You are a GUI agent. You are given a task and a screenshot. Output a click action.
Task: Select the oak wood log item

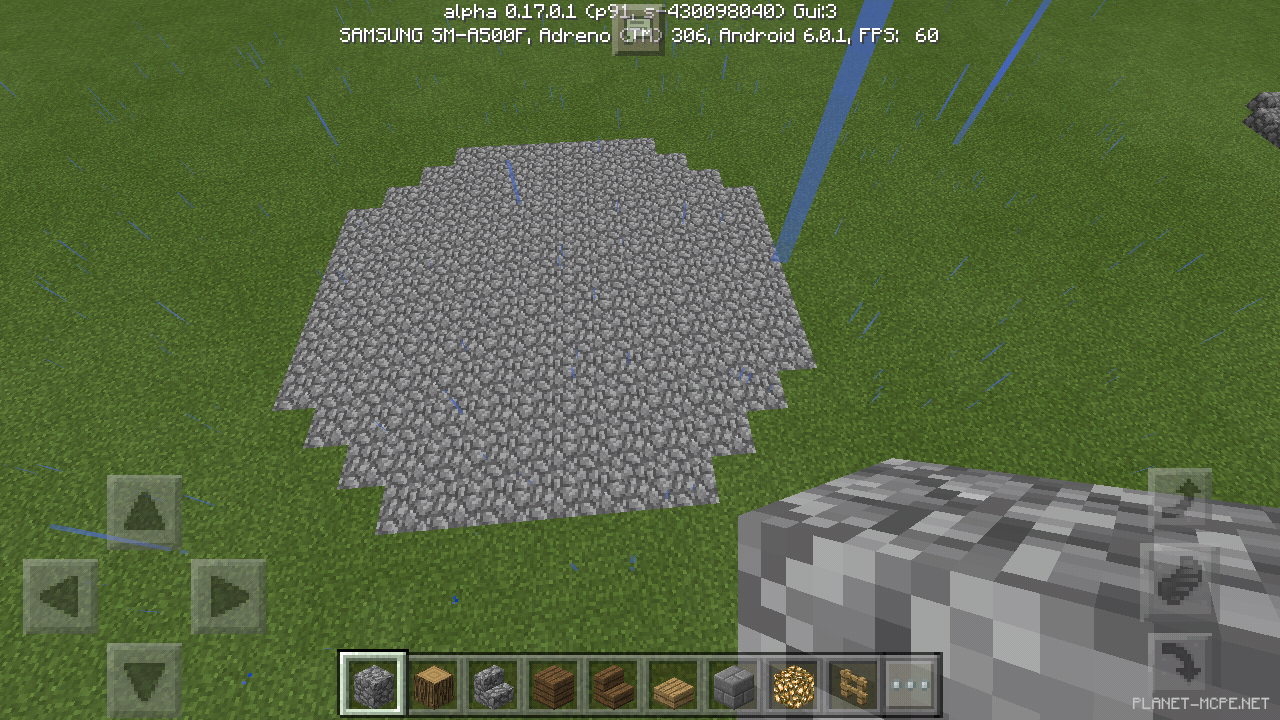coord(432,683)
